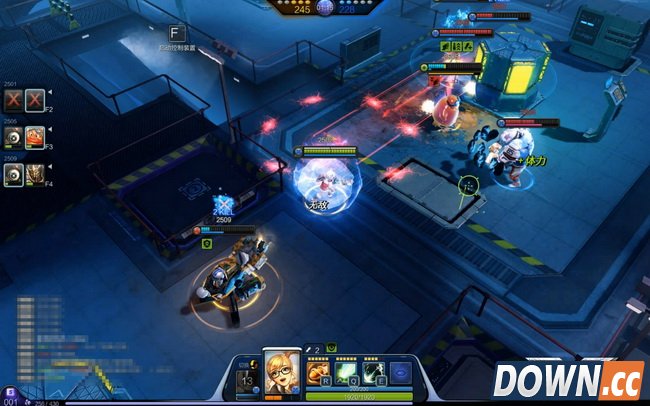Screen dimensions: 650x406
Task: Click the green icon above the skill bar
Action: 331,349
